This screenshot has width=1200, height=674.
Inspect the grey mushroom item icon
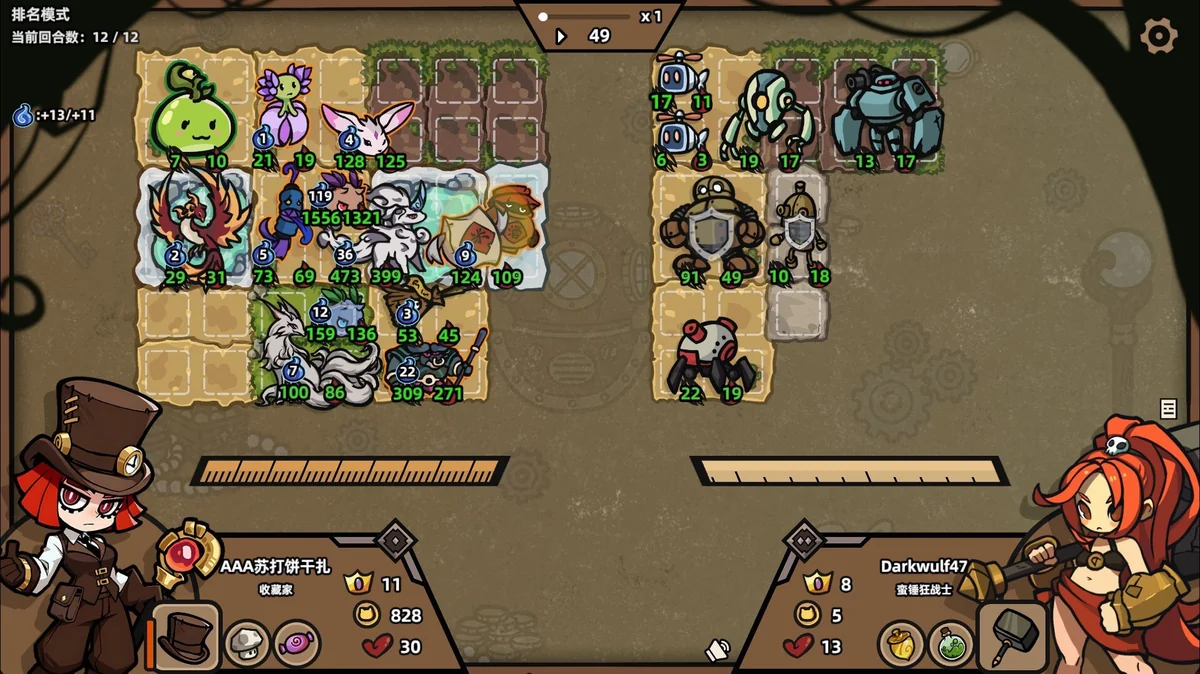pyautogui.click(x=245, y=643)
